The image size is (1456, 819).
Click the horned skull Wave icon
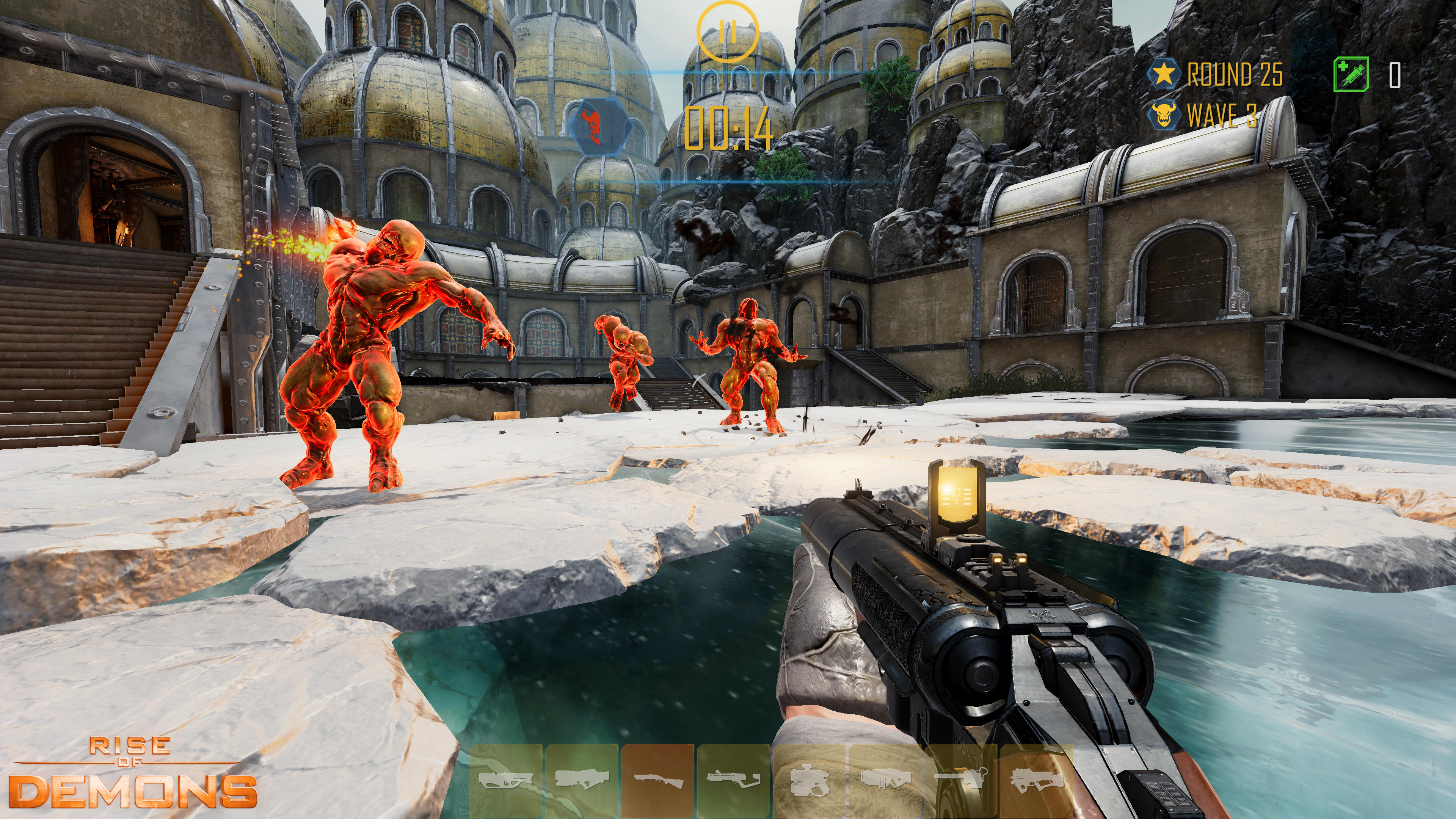pyautogui.click(x=1164, y=115)
